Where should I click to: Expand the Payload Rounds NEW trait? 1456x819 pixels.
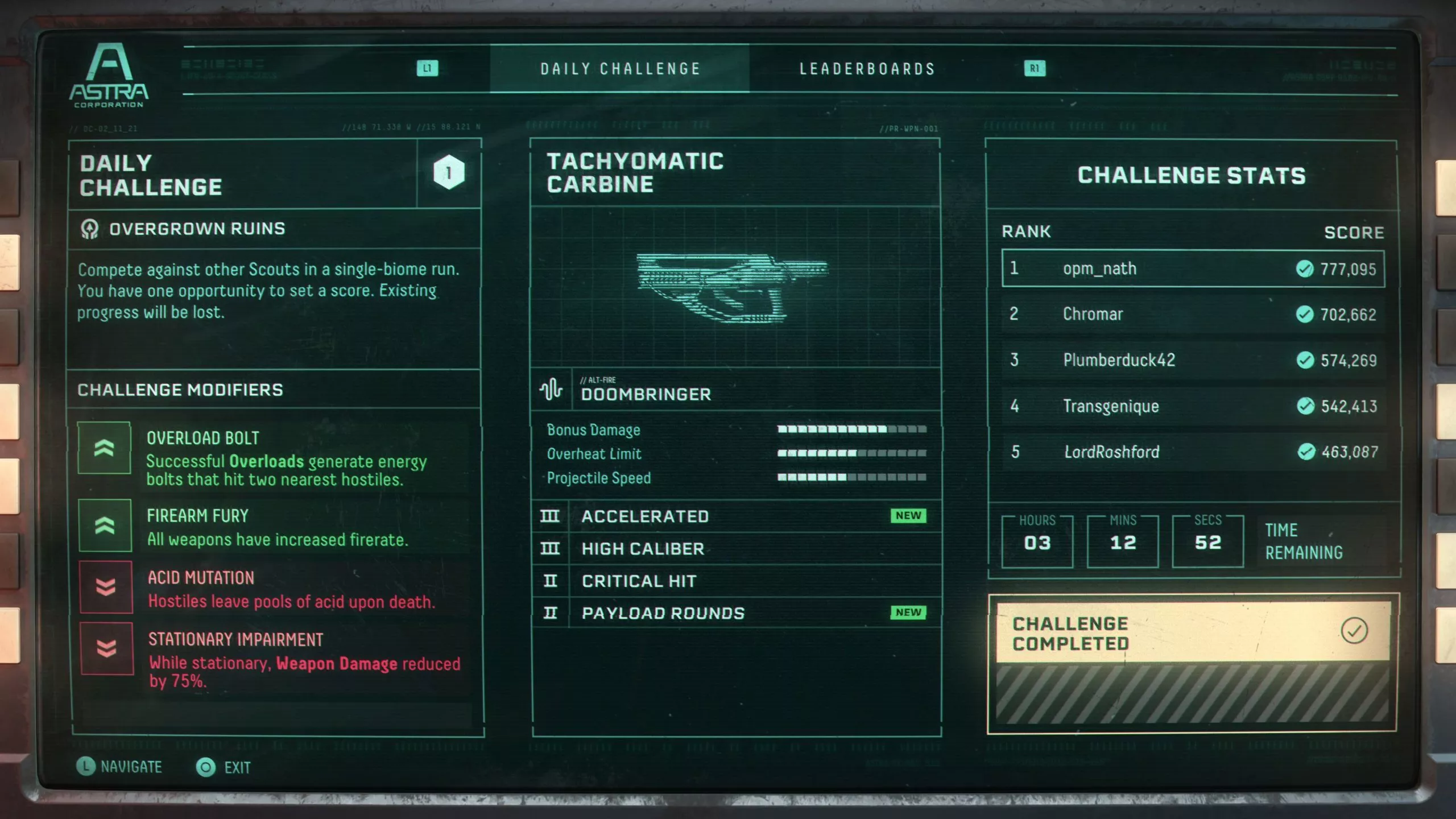[663, 613]
